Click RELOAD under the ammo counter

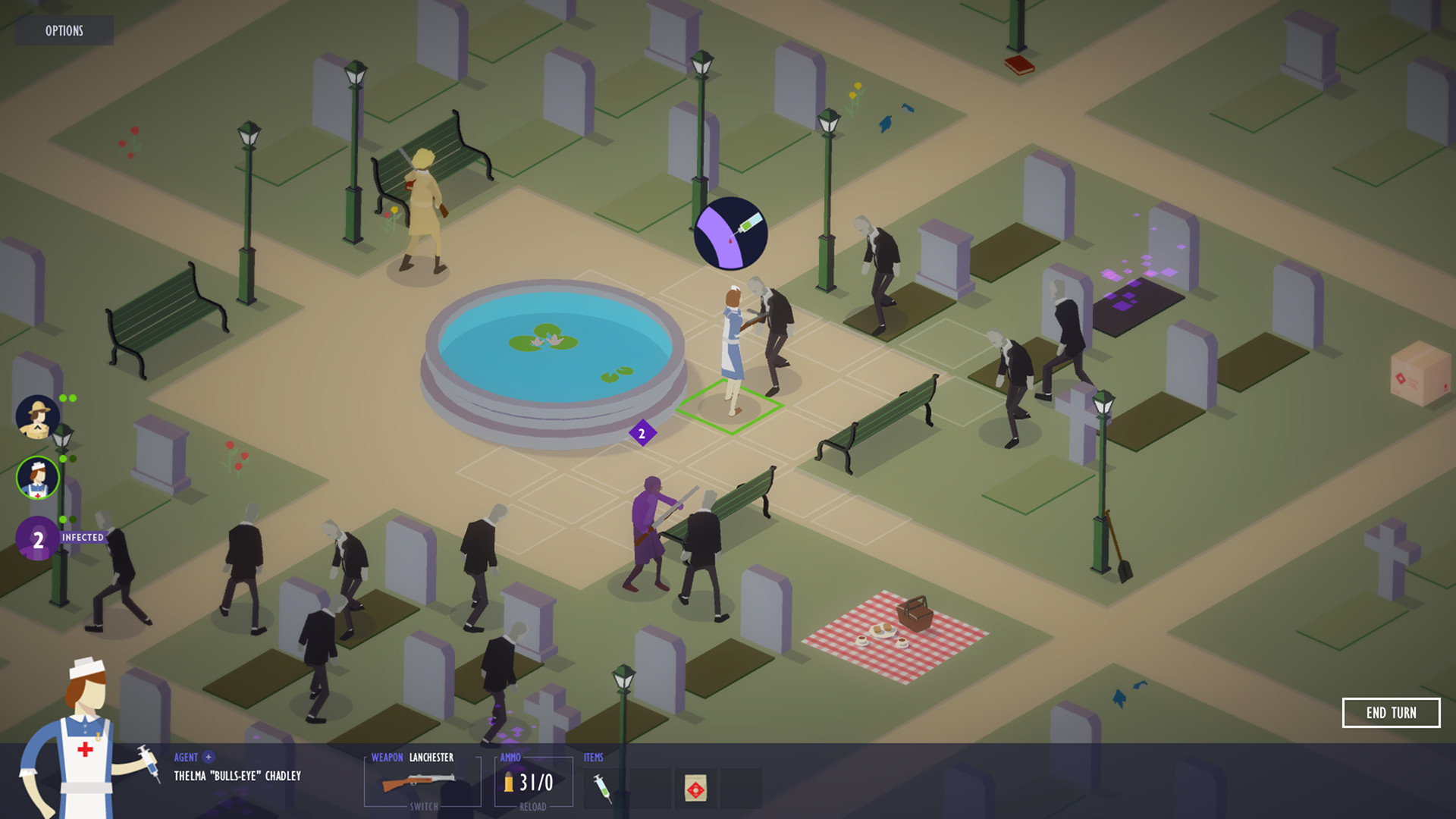point(533,806)
